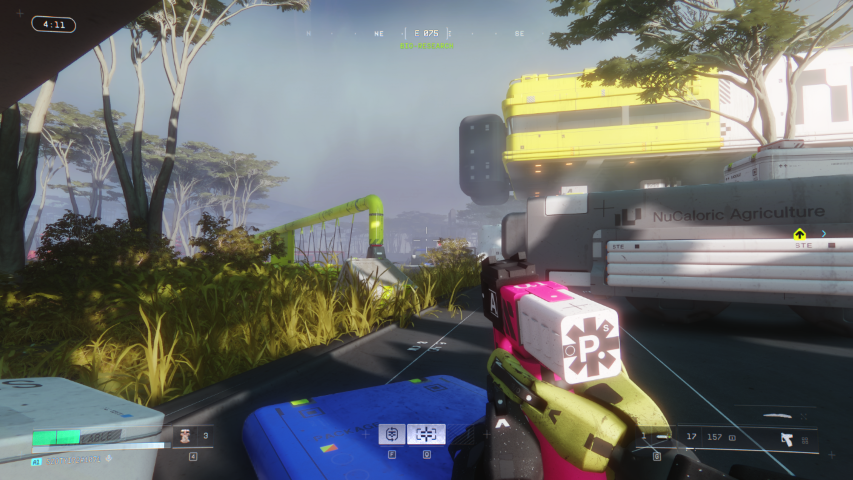The height and width of the screenshot is (480, 853).
Task: Trigger the highlighted bracket ability icon
Action: 427,434
